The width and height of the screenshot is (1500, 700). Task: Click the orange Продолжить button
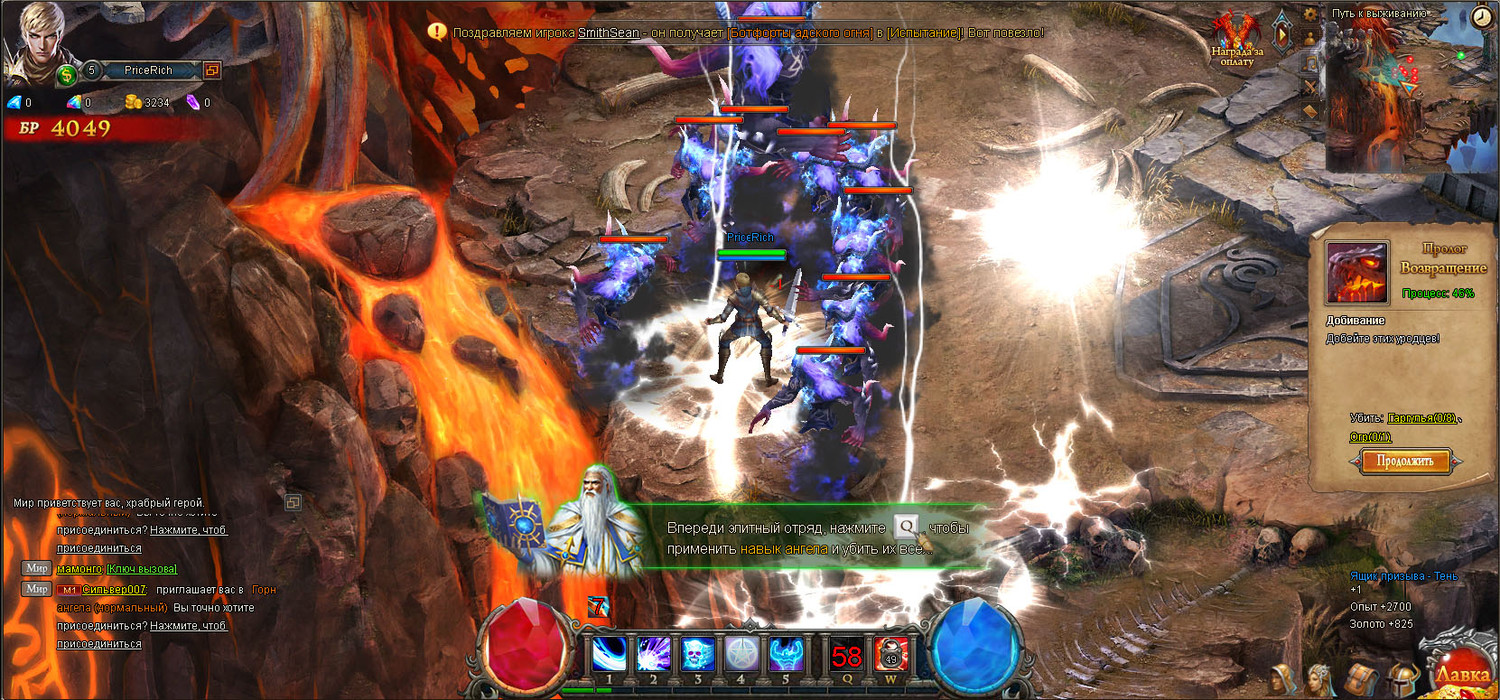1406,461
